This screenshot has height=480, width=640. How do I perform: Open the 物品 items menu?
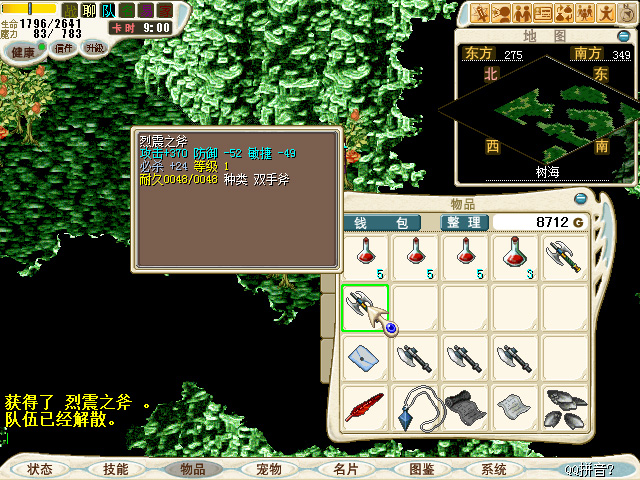192,468
